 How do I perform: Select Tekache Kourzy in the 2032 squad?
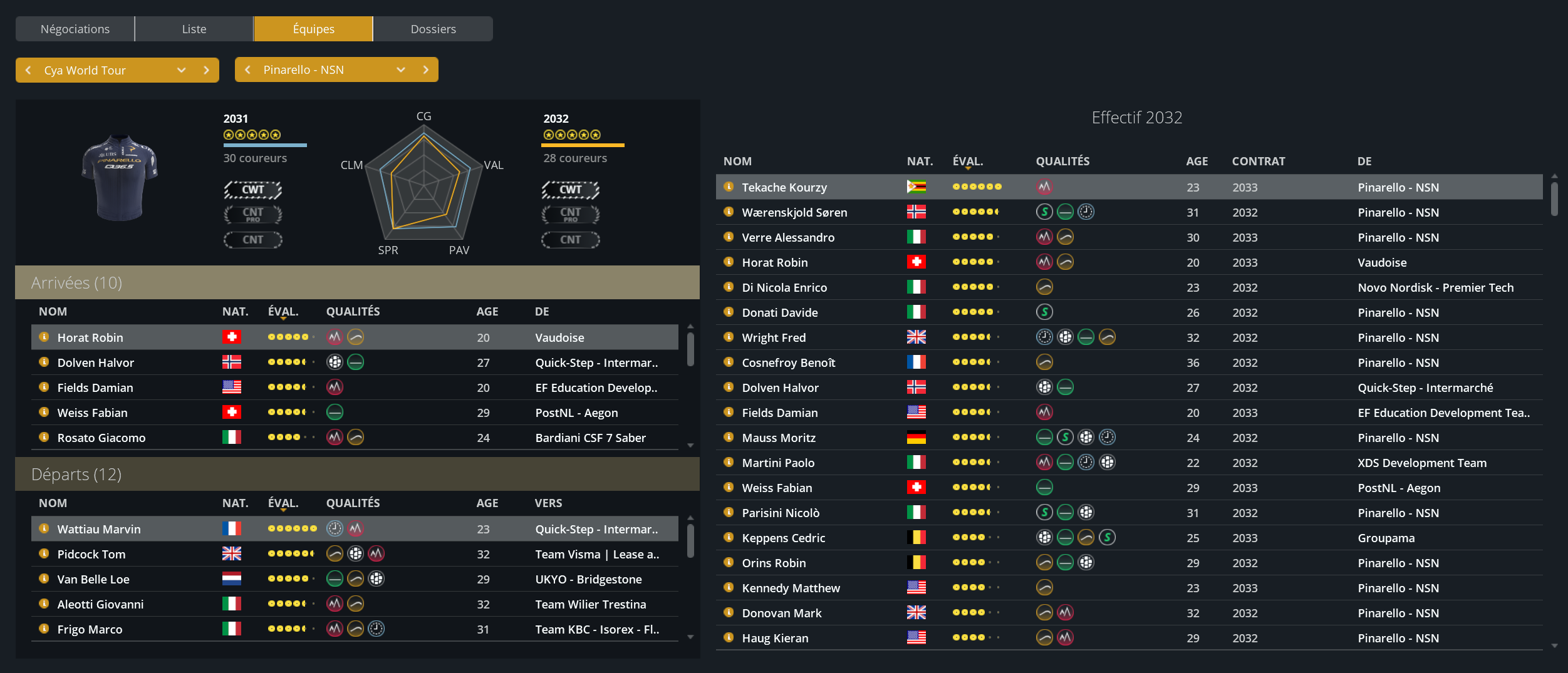[x=784, y=187]
